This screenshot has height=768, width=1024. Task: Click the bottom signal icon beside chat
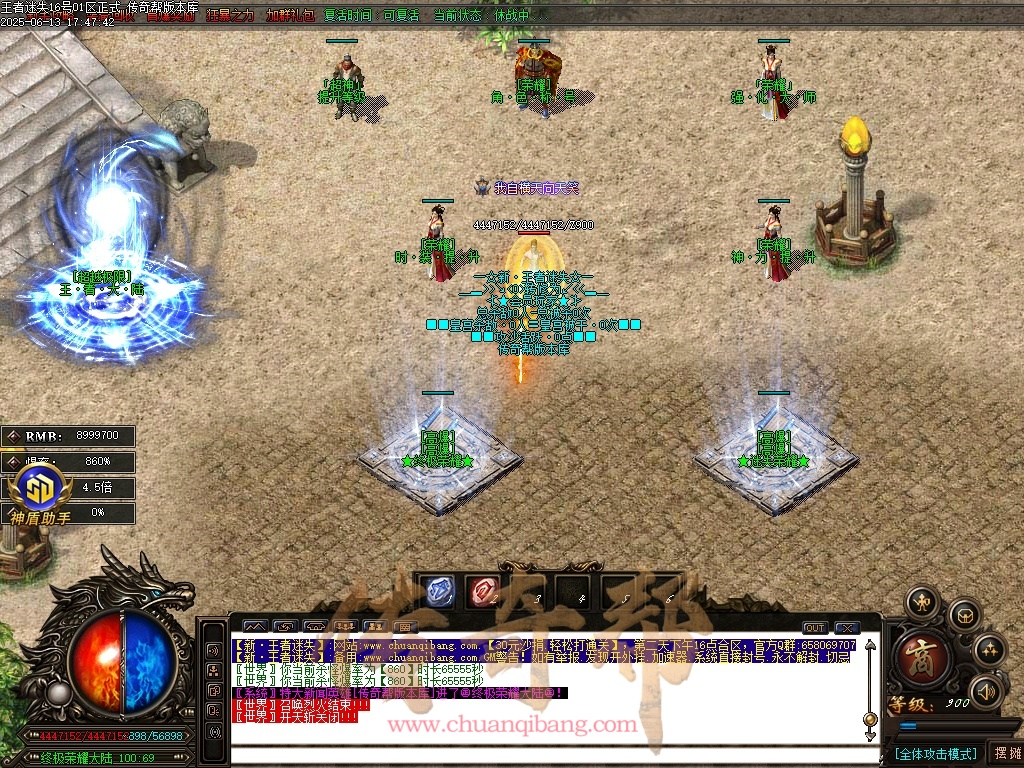[214, 731]
